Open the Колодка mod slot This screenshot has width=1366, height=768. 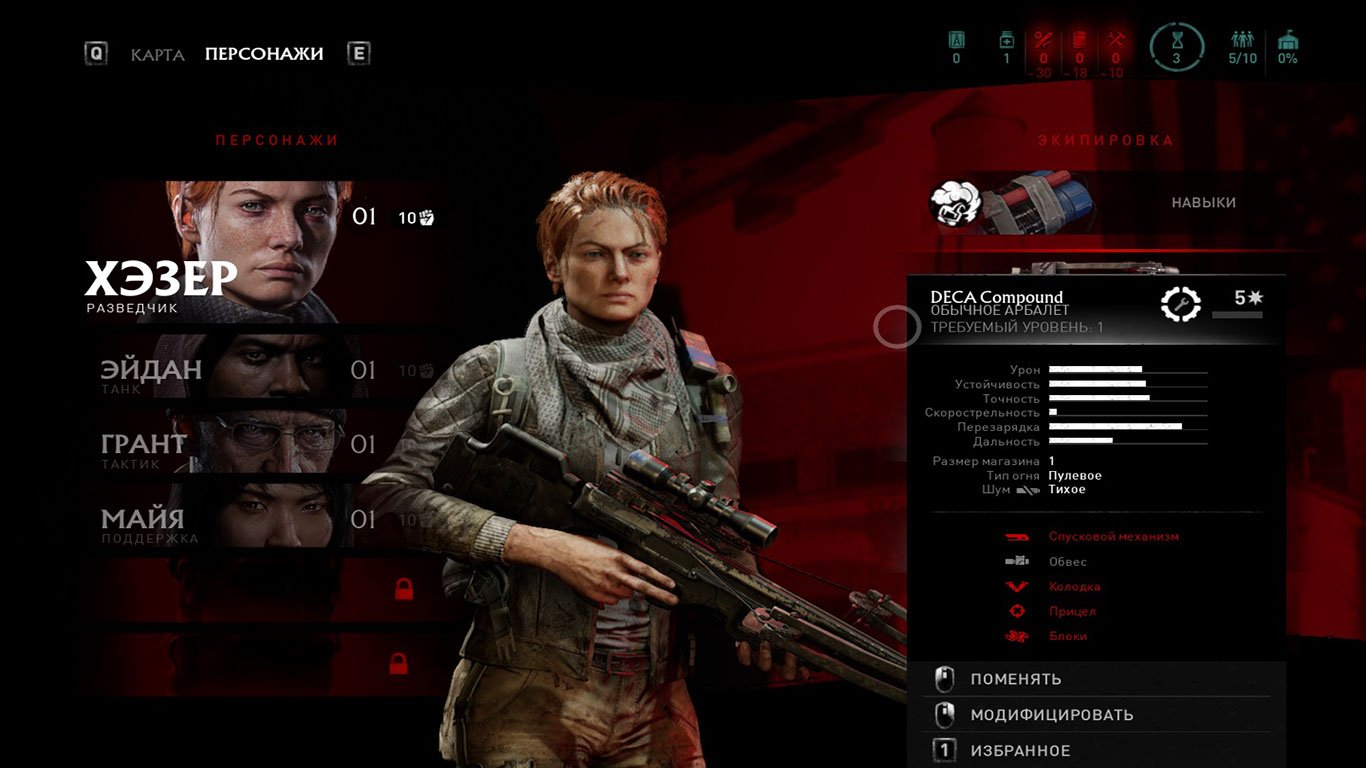[x=1074, y=587]
